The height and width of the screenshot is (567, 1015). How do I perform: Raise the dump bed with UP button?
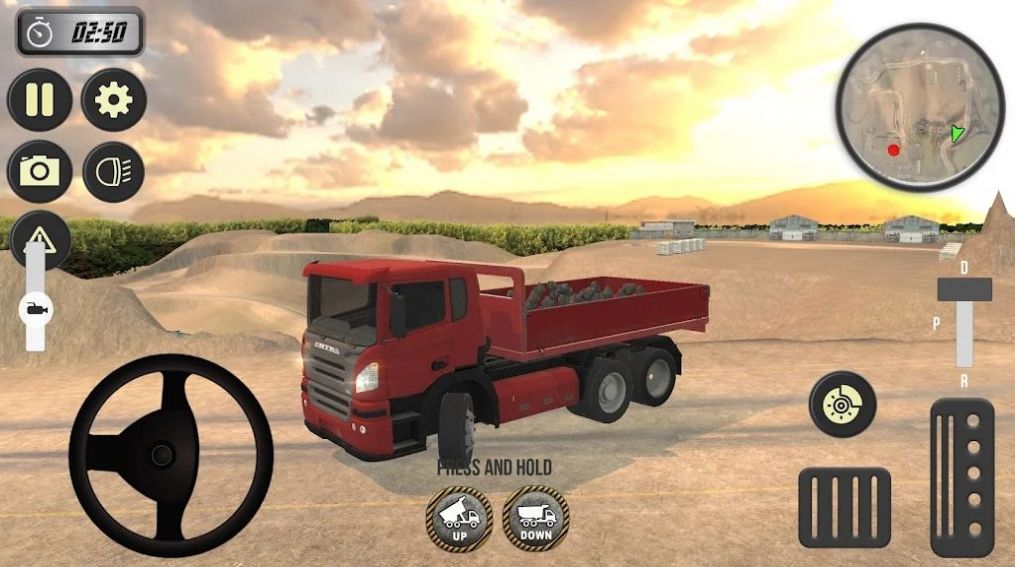(x=459, y=518)
